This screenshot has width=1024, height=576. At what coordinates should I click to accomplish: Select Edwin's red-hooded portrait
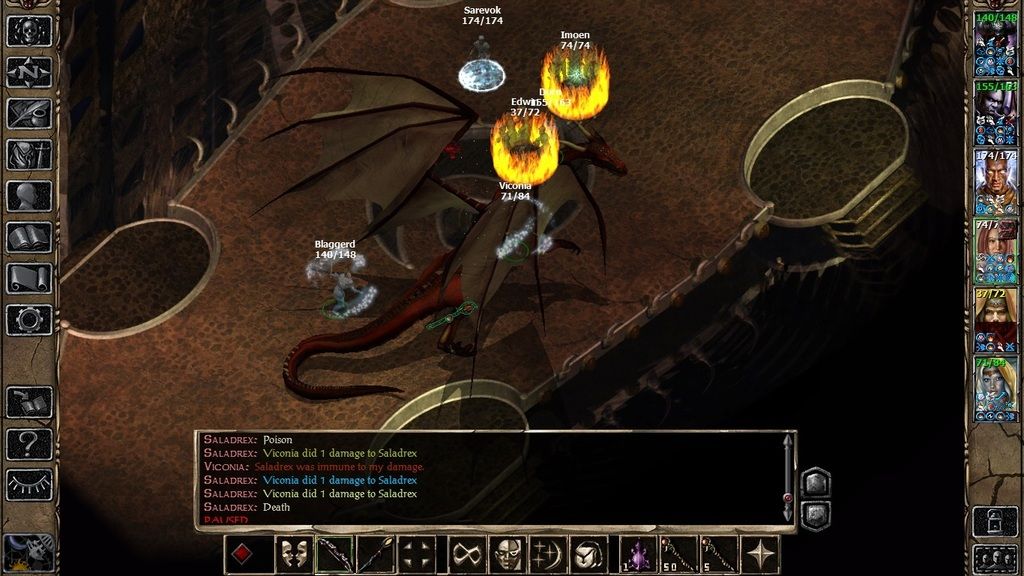[x=995, y=320]
